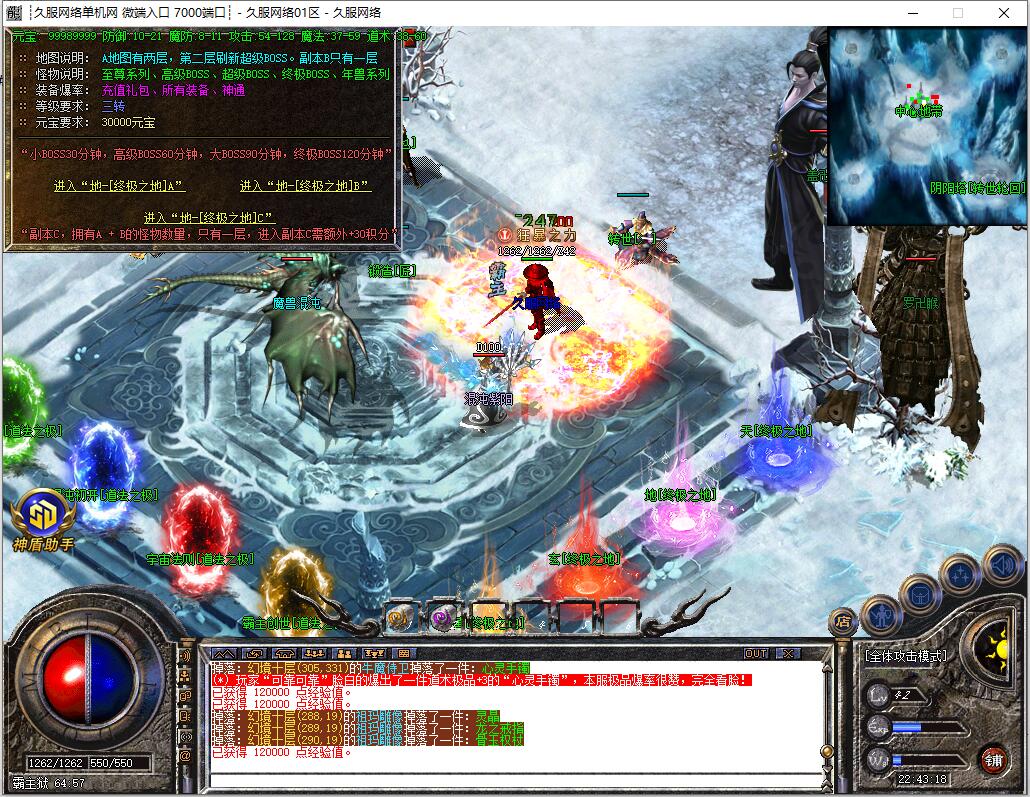The height and width of the screenshot is (797, 1030).
Task: Open the bag inventory round button
Action: pyautogui.click(x=919, y=596)
